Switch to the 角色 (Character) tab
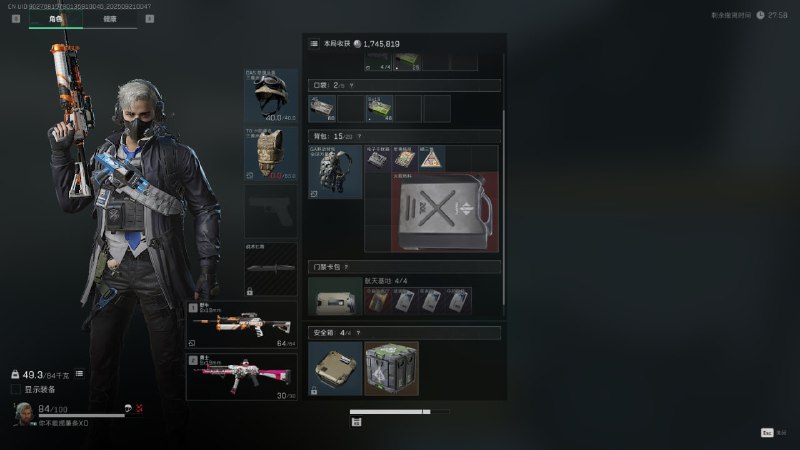This screenshot has width=800, height=450. coord(55,18)
